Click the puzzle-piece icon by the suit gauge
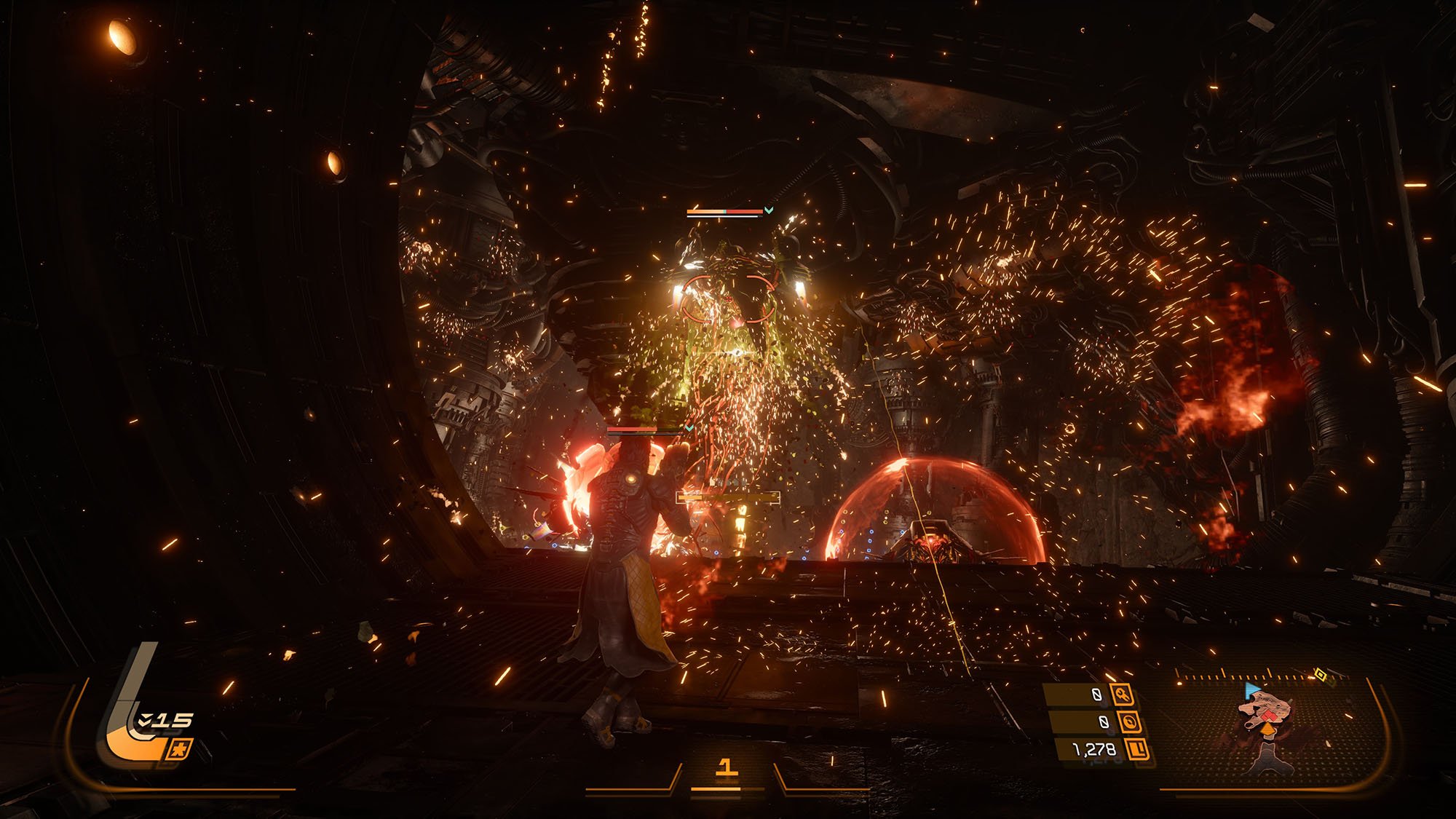This screenshot has height=819, width=1456. coord(180,749)
